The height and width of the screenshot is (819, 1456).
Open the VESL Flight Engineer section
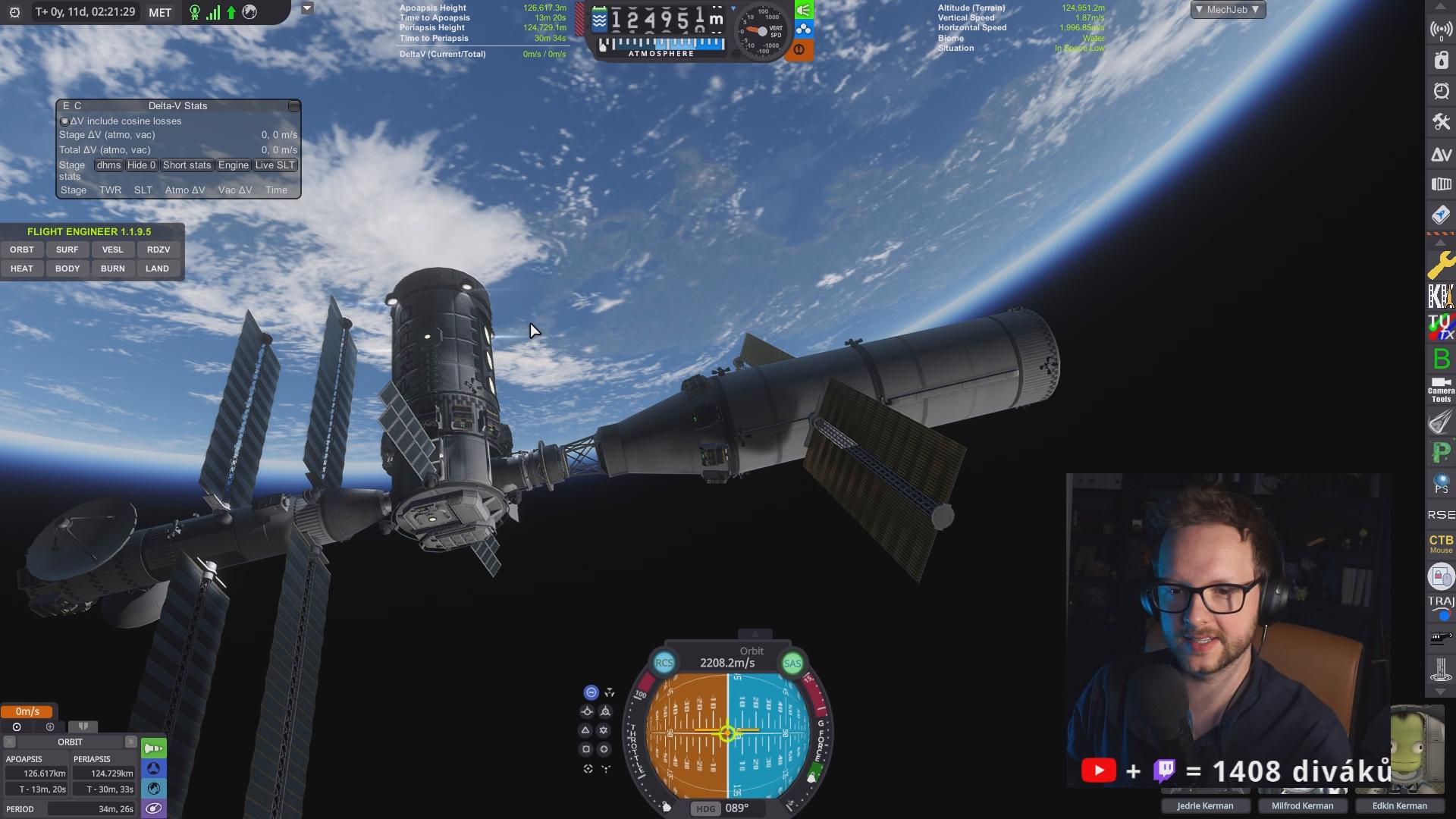(x=112, y=249)
